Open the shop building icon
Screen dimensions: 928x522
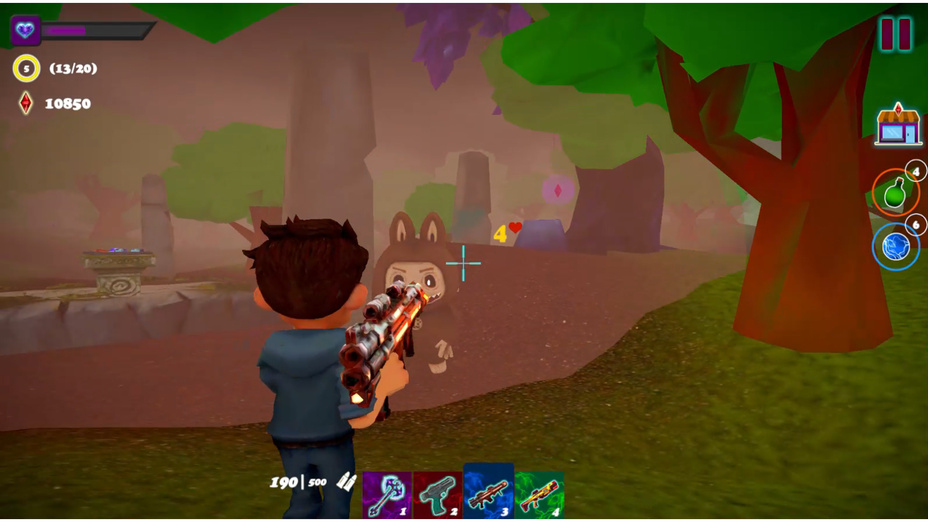click(897, 125)
